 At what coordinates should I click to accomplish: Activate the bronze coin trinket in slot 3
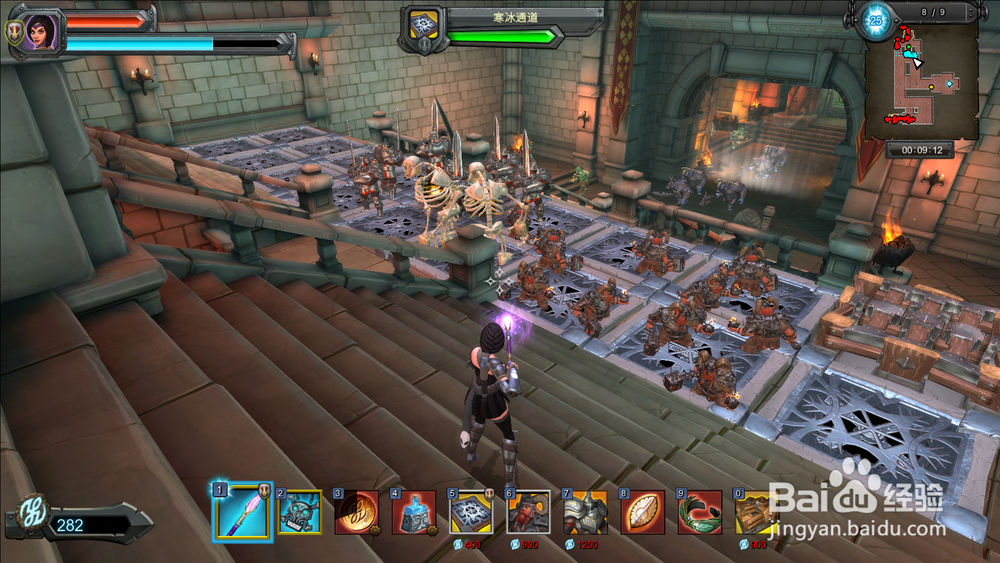pyautogui.click(x=357, y=512)
